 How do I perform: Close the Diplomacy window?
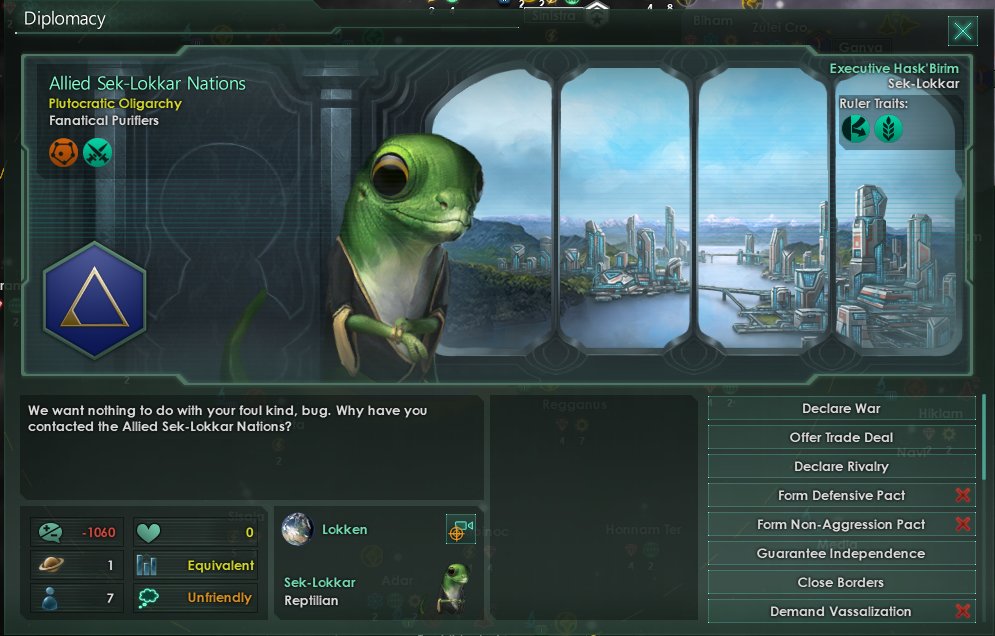962,31
